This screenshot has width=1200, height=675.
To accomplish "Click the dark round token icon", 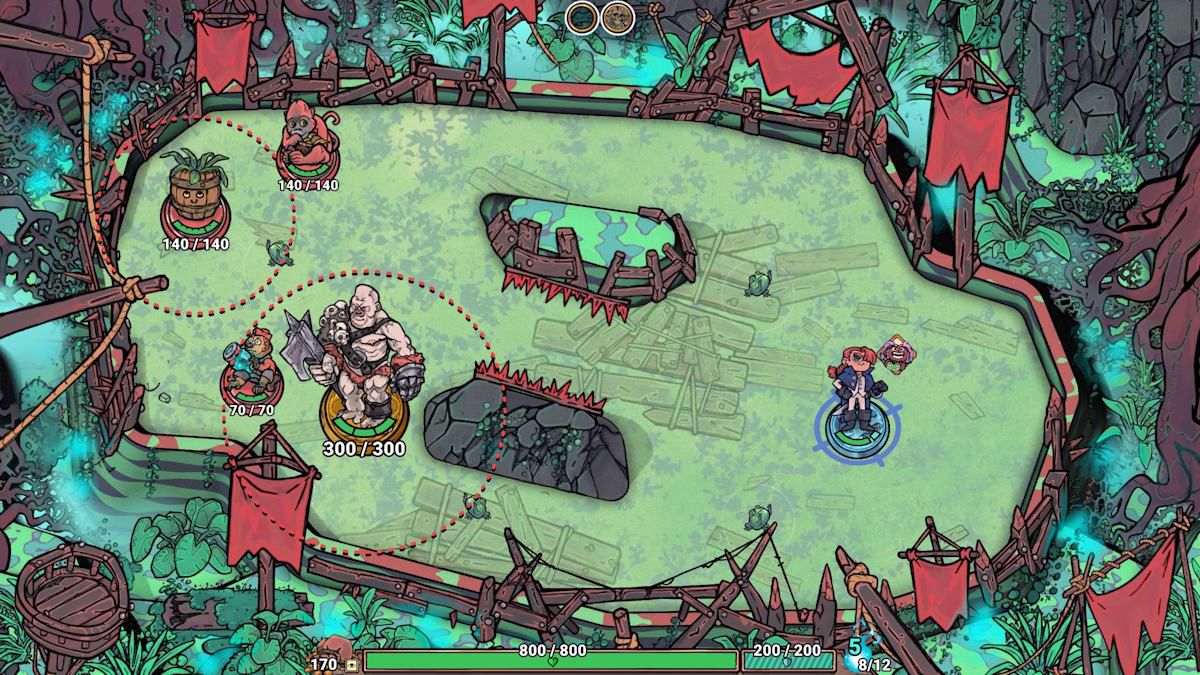I will [x=582, y=17].
